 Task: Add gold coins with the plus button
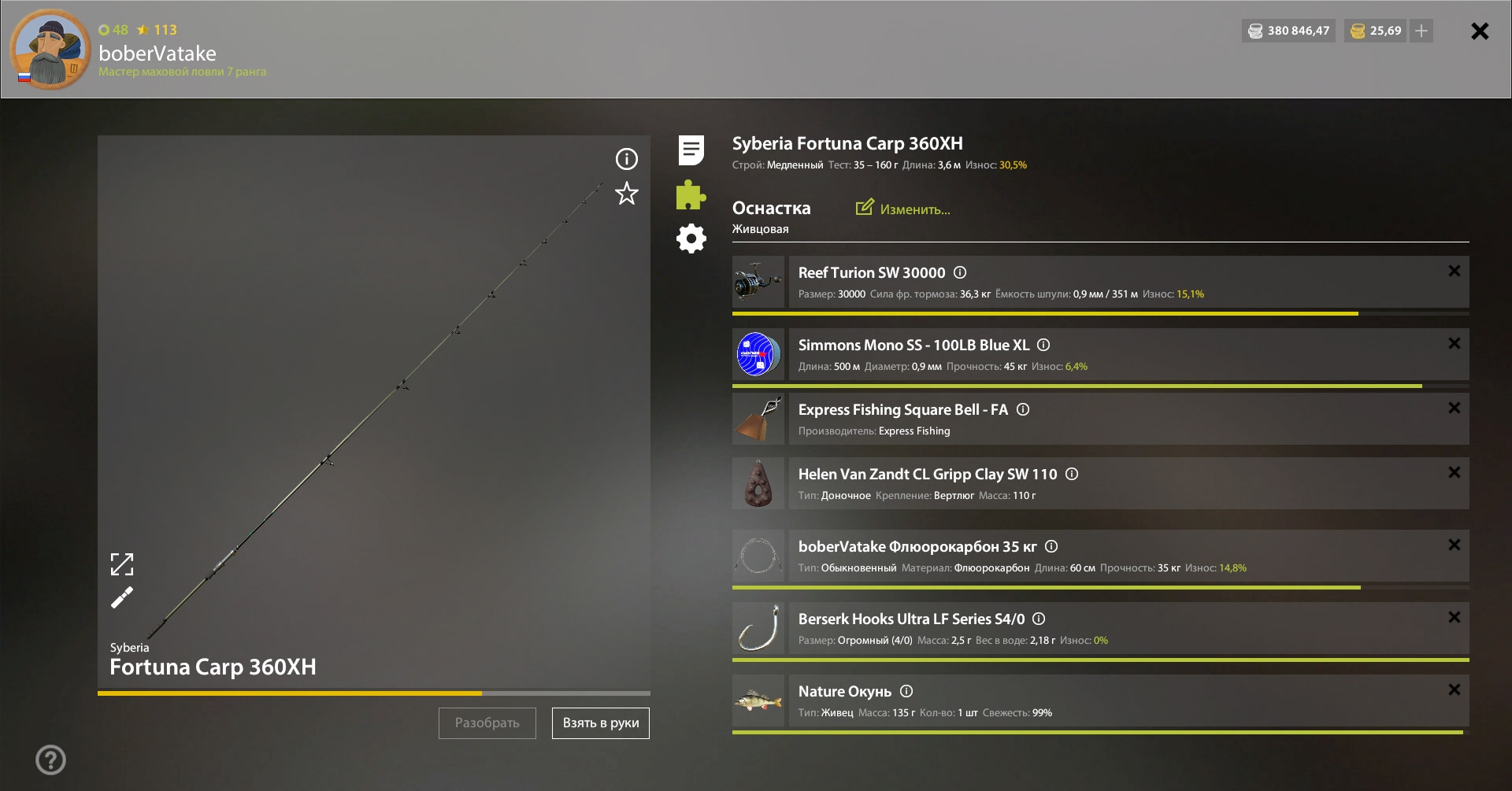1421,31
